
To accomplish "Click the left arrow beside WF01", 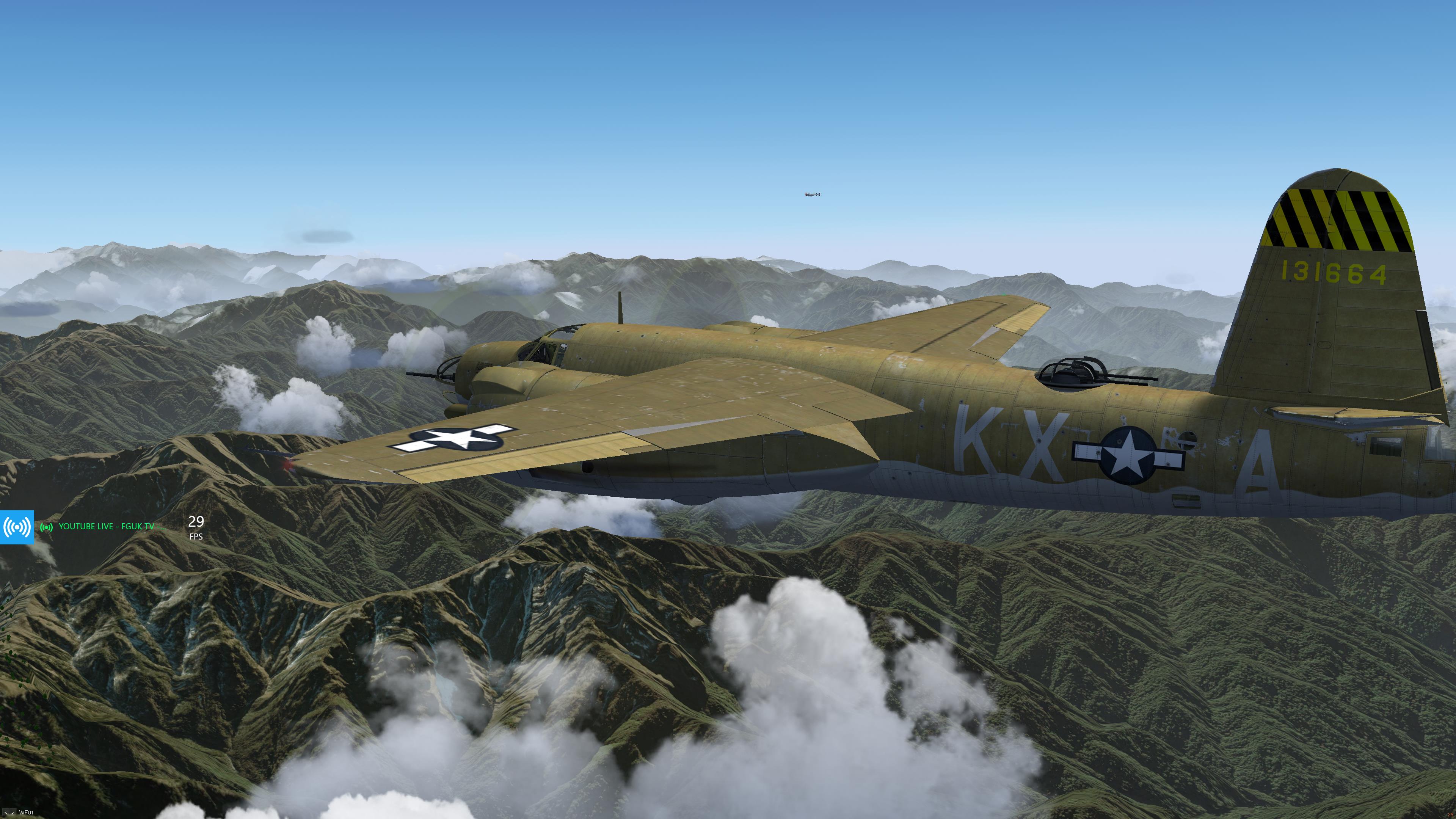I will pyautogui.click(x=6, y=813).
